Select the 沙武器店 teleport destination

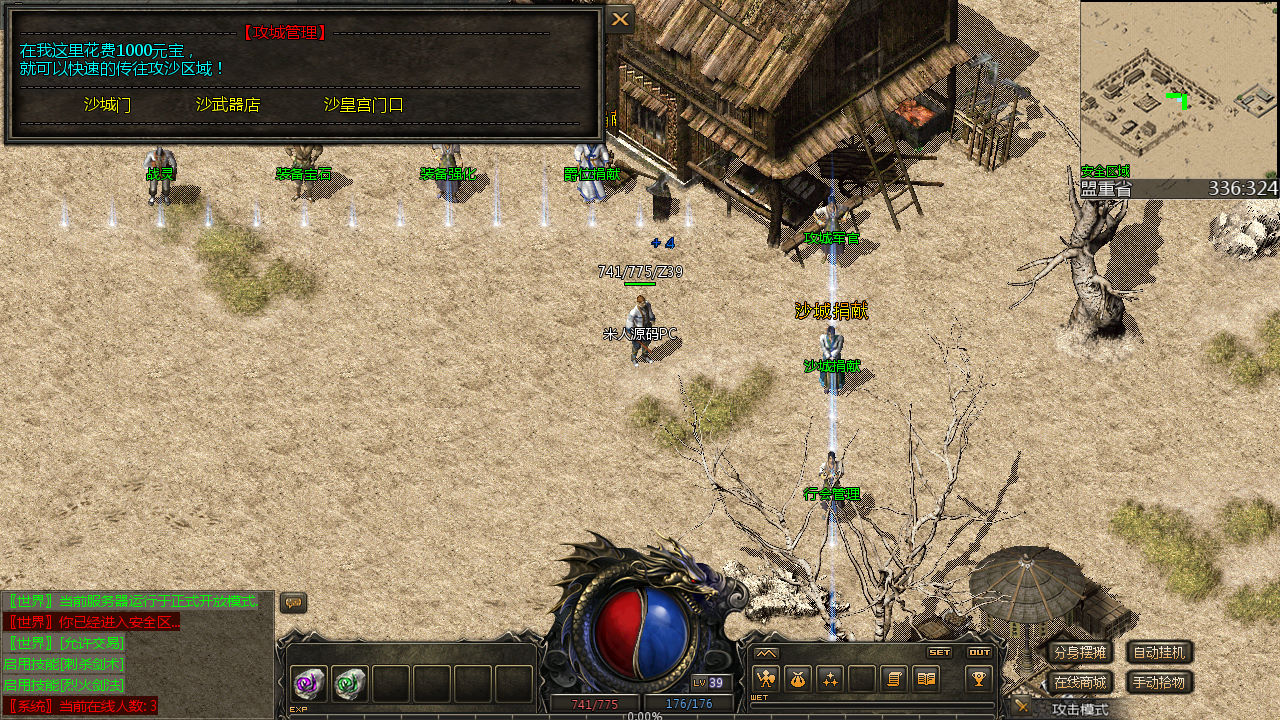pyautogui.click(x=228, y=105)
